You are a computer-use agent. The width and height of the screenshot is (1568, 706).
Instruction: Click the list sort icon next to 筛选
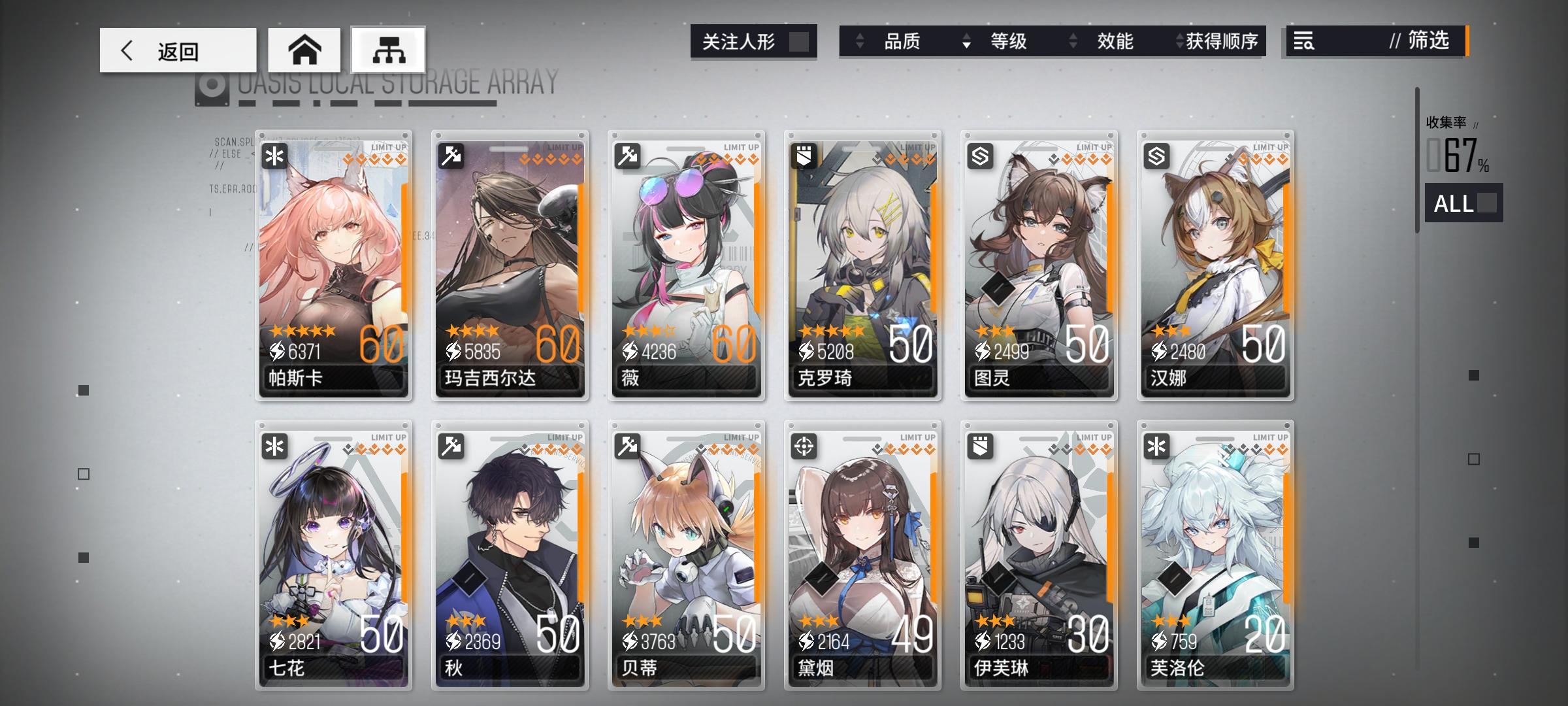pyautogui.click(x=1302, y=42)
